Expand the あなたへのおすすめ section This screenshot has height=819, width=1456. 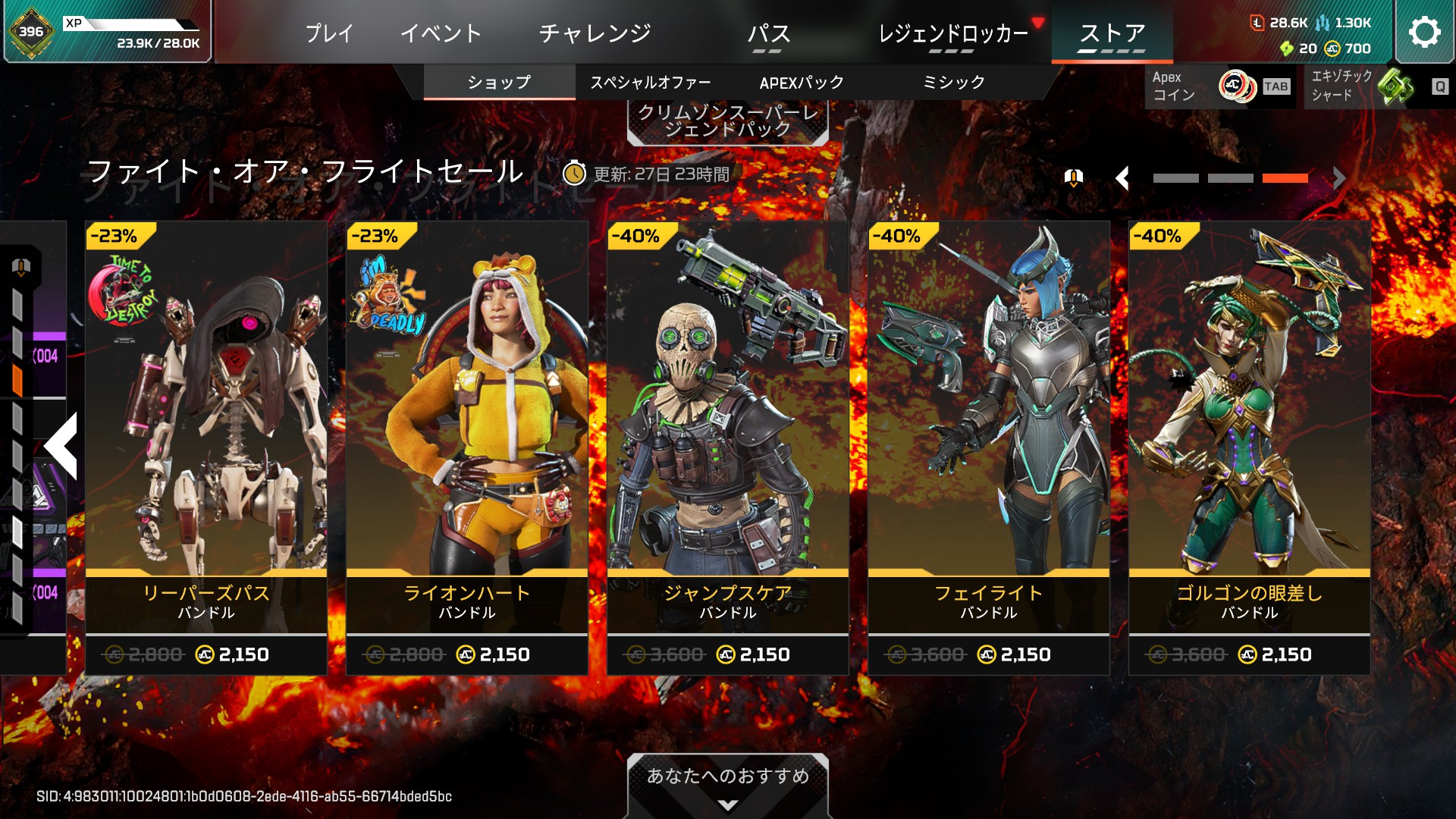point(727,785)
